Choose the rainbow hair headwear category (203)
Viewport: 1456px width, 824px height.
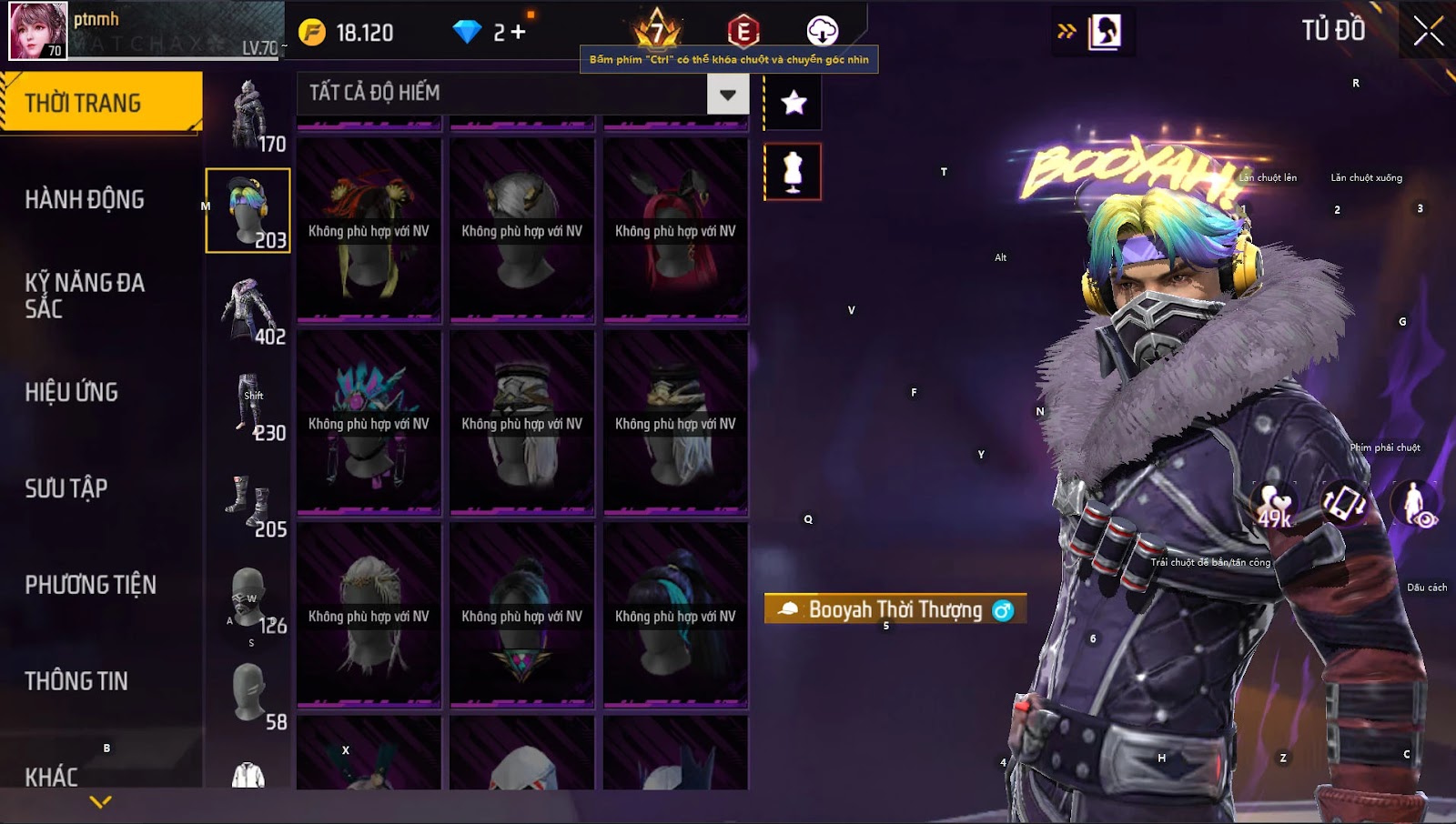[x=248, y=211]
